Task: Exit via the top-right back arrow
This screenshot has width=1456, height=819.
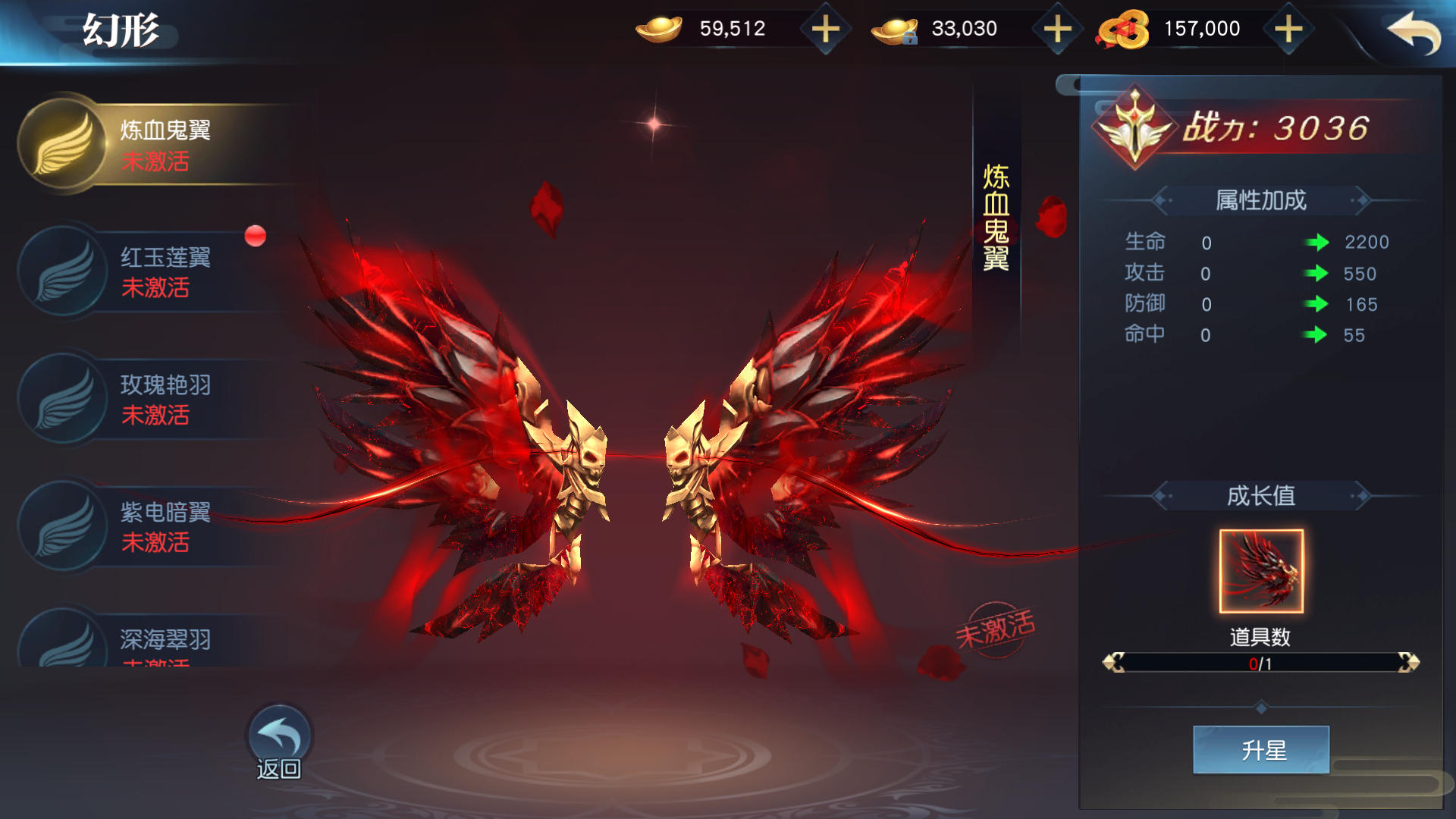Action: pyautogui.click(x=1414, y=32)
